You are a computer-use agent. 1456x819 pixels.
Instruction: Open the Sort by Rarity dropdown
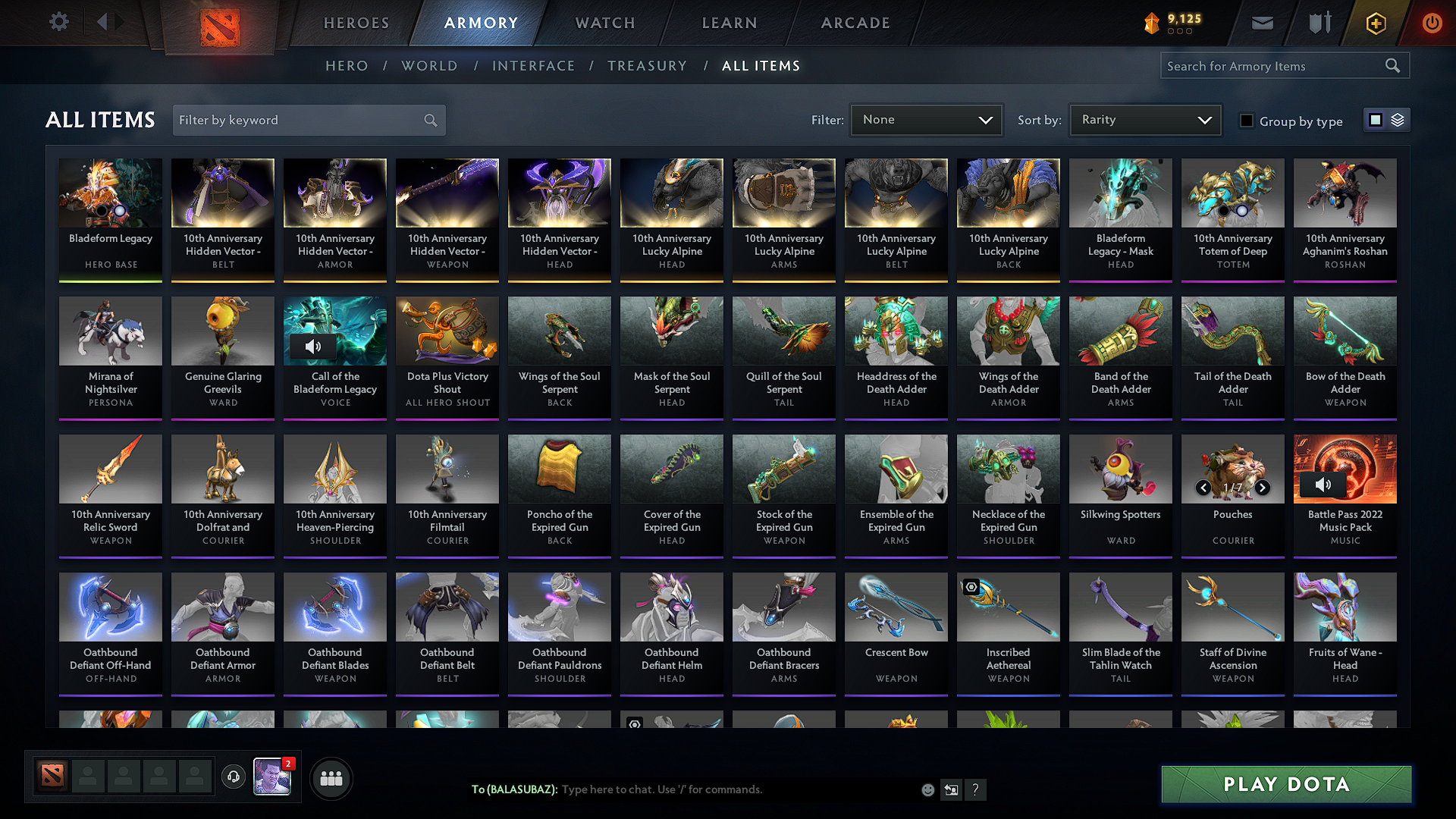[1144, 120]
